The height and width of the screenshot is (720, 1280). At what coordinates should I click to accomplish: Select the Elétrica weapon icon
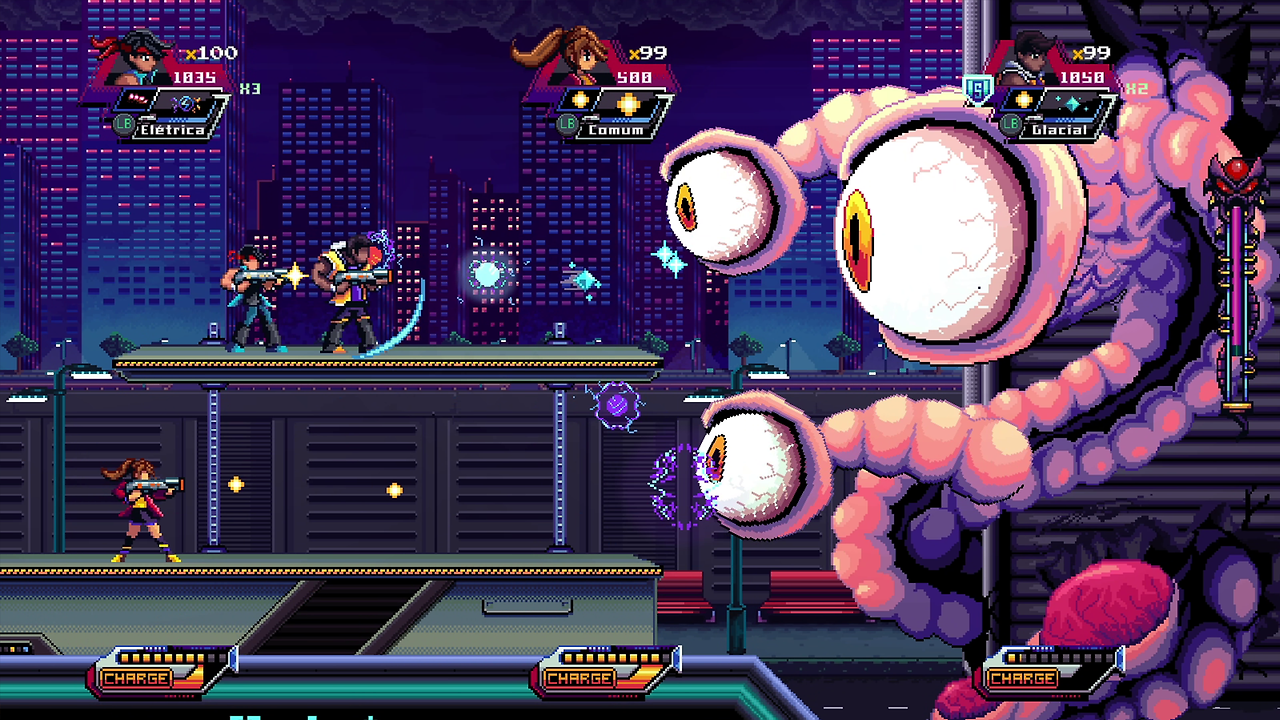pos(187,103)
